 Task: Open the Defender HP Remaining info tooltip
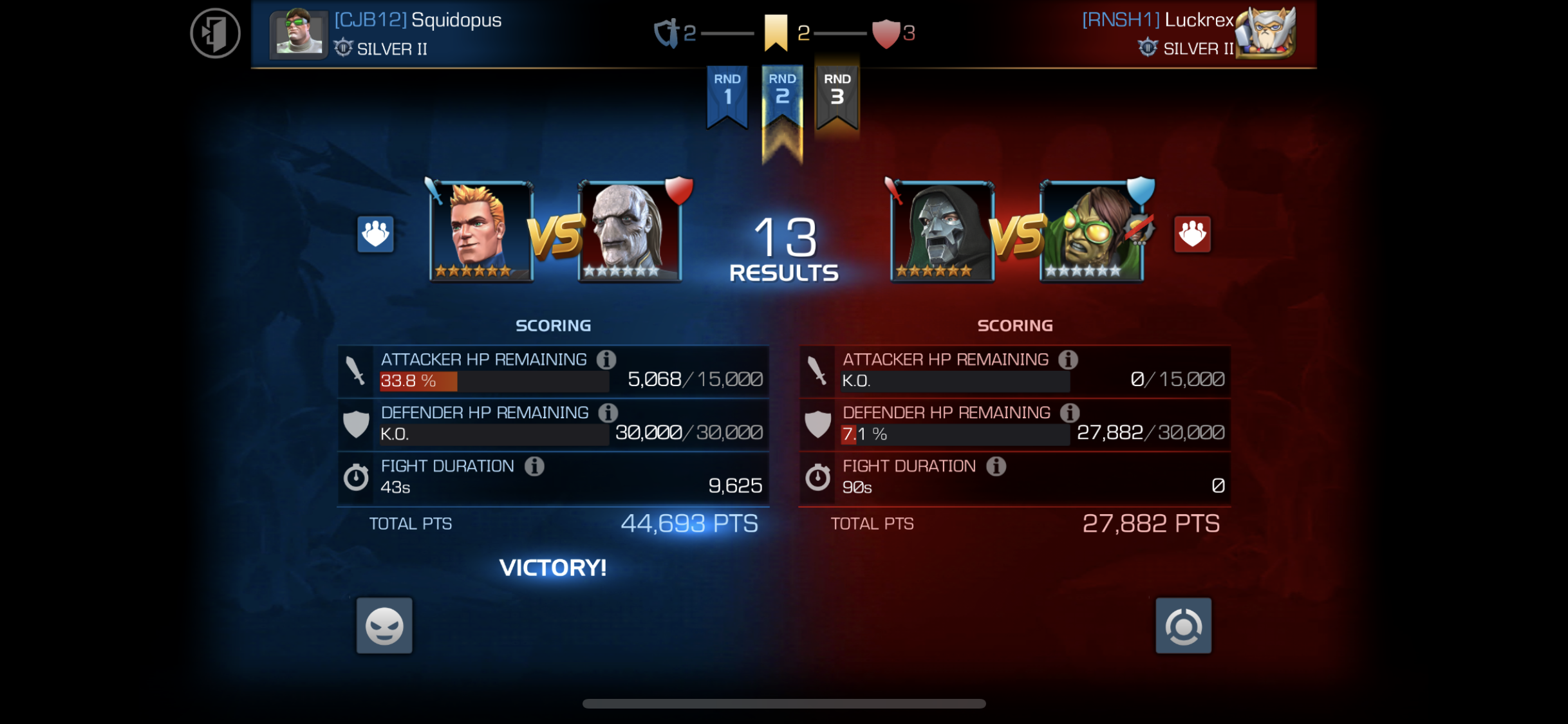(608, 413)
